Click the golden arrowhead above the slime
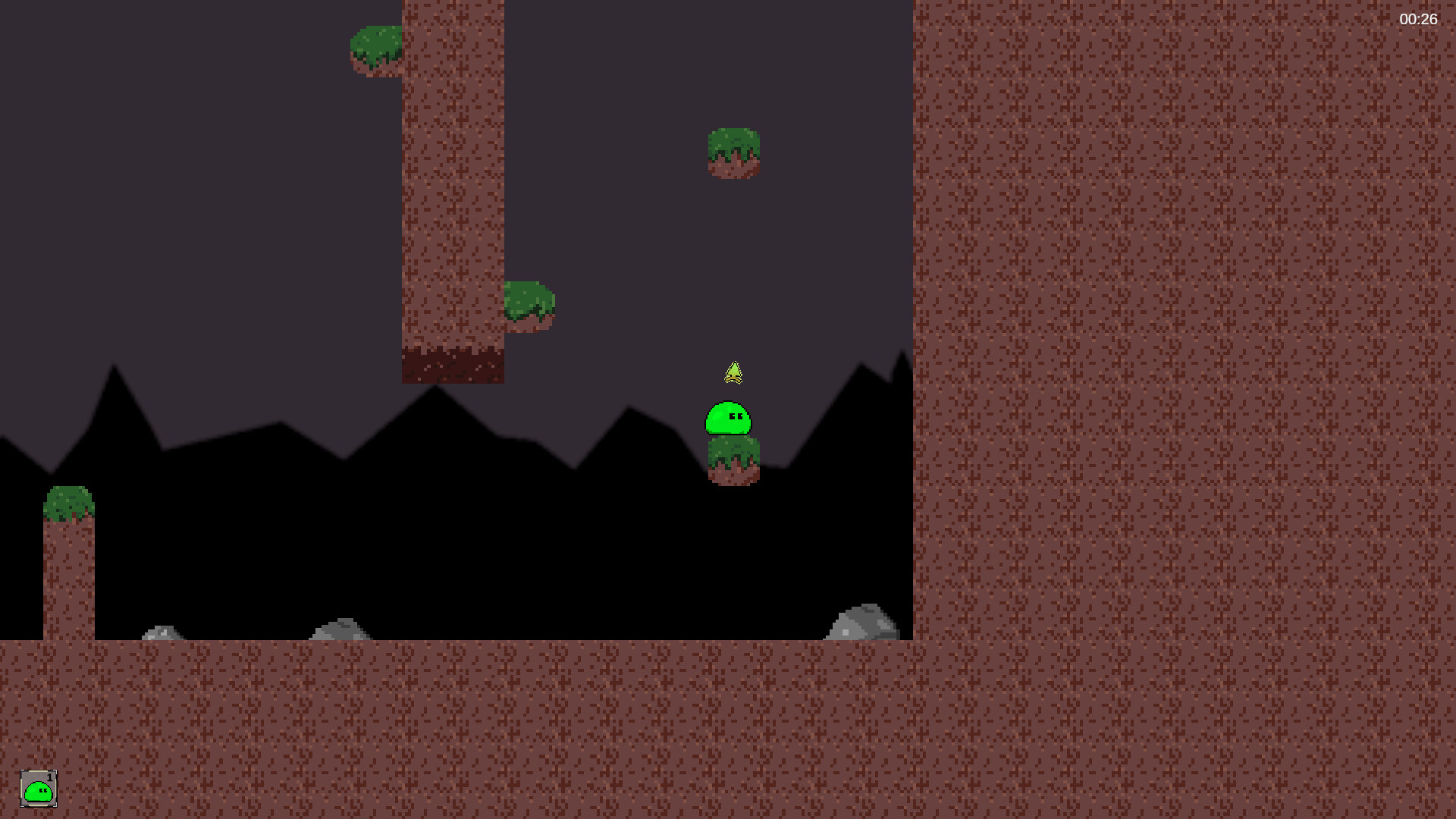 click(734, 372)
